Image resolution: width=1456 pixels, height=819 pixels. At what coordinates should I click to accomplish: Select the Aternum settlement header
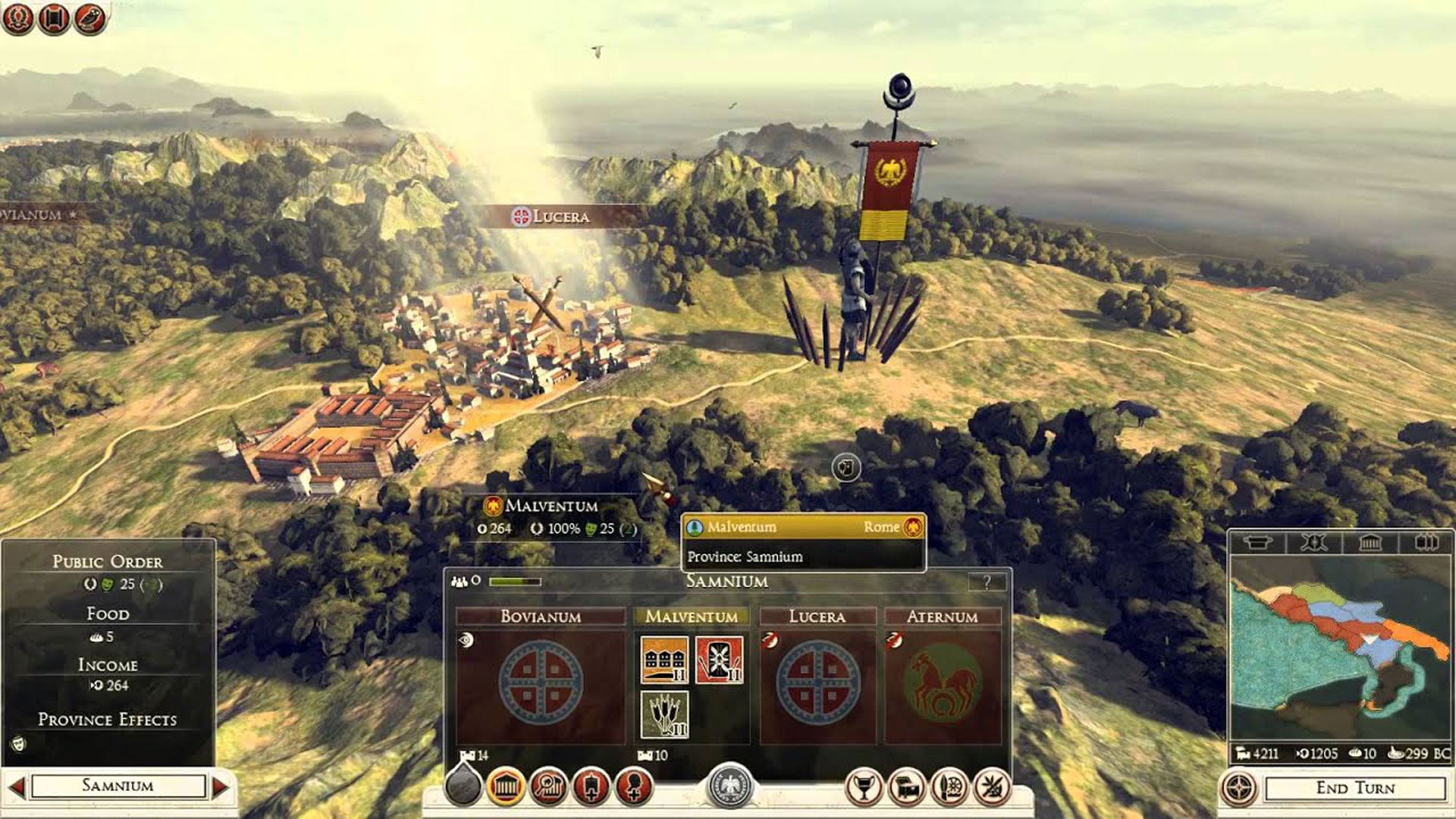point(942,617)
